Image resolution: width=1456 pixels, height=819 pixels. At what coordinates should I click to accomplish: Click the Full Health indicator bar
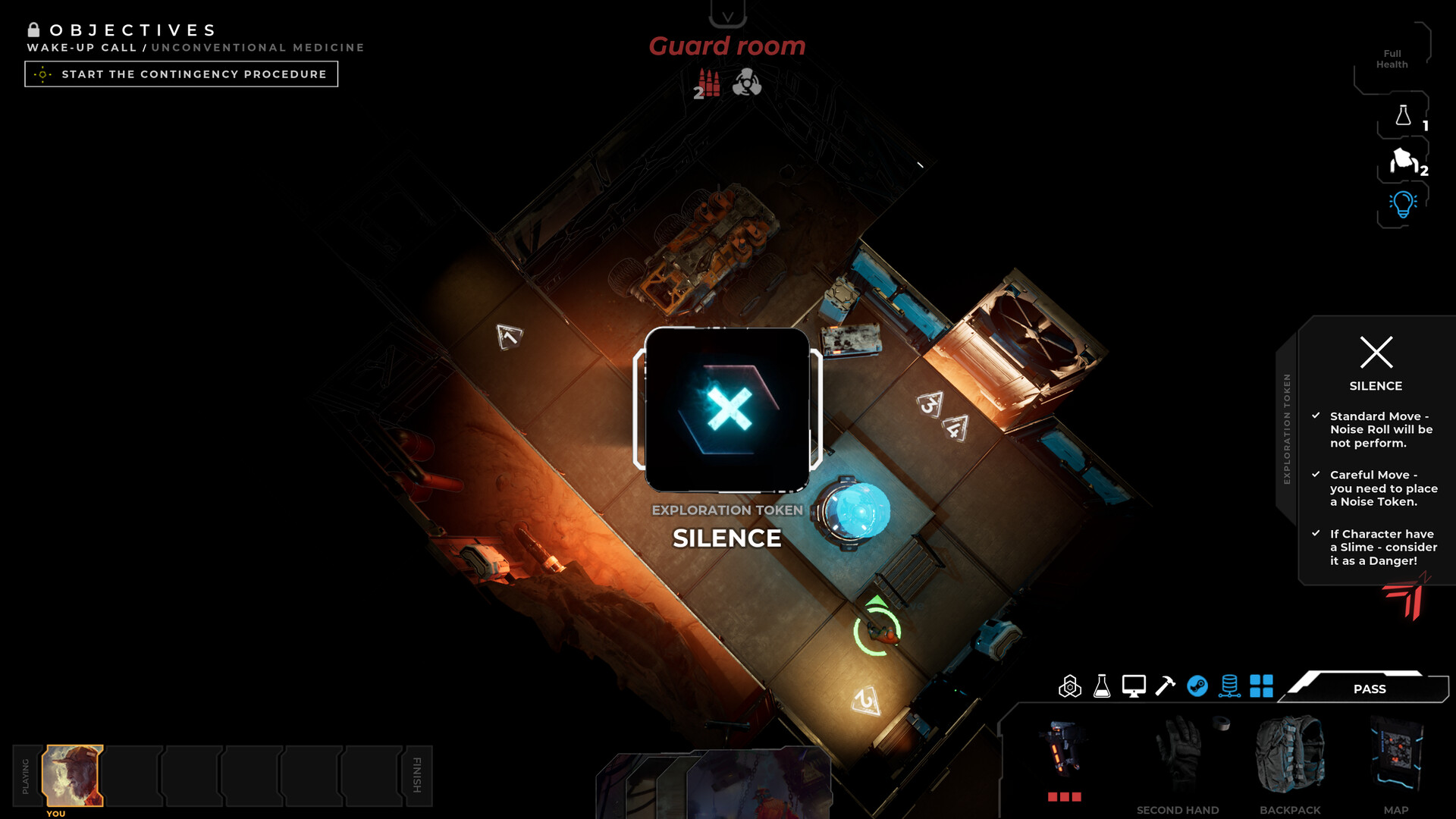tap(1392, 59)
